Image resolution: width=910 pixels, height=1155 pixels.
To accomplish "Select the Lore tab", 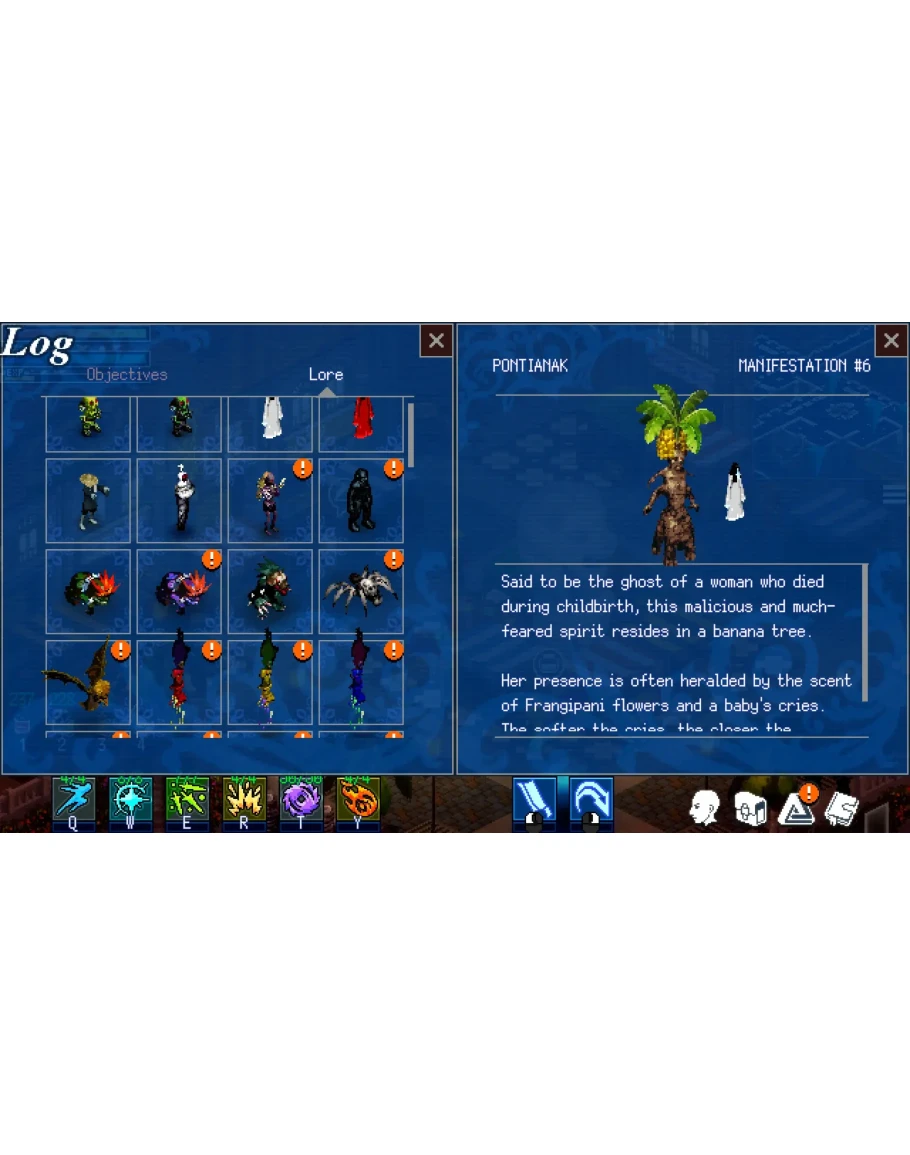I will [x=326, y=374].
